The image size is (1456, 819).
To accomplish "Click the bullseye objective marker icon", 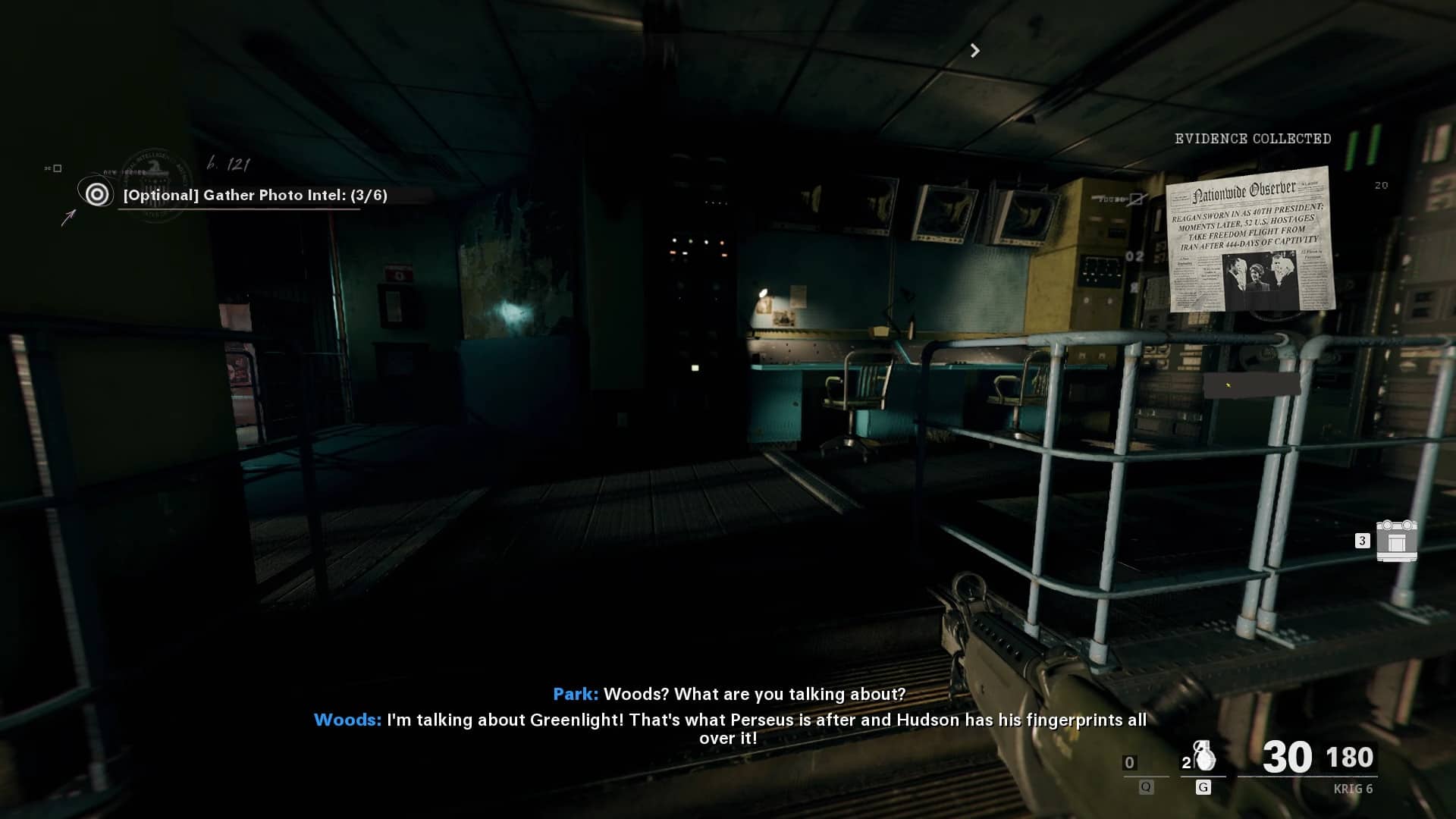I will tap(97, 195).
